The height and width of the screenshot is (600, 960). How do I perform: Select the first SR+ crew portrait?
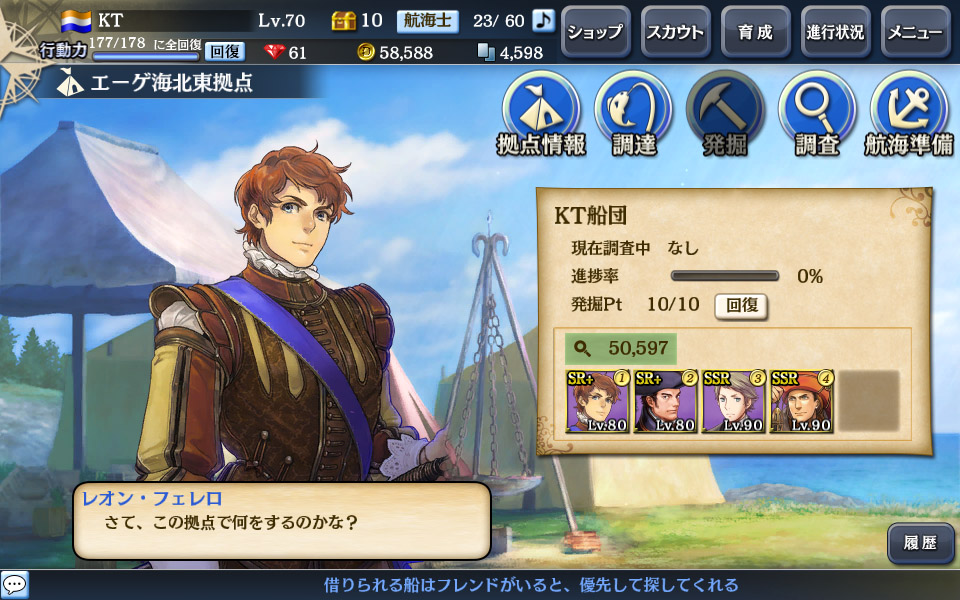point(598,402)
